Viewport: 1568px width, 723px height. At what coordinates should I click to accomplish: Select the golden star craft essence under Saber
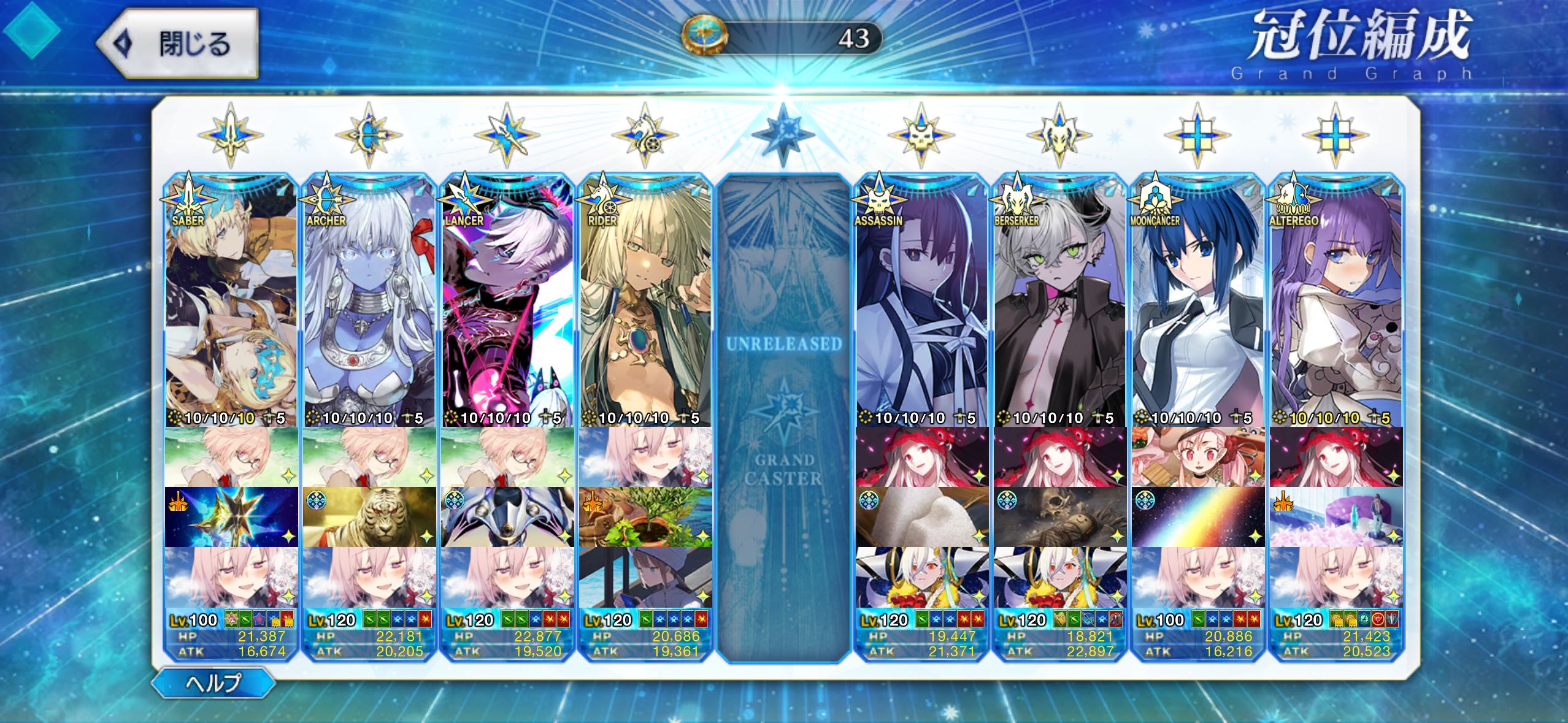pos(231,517)
